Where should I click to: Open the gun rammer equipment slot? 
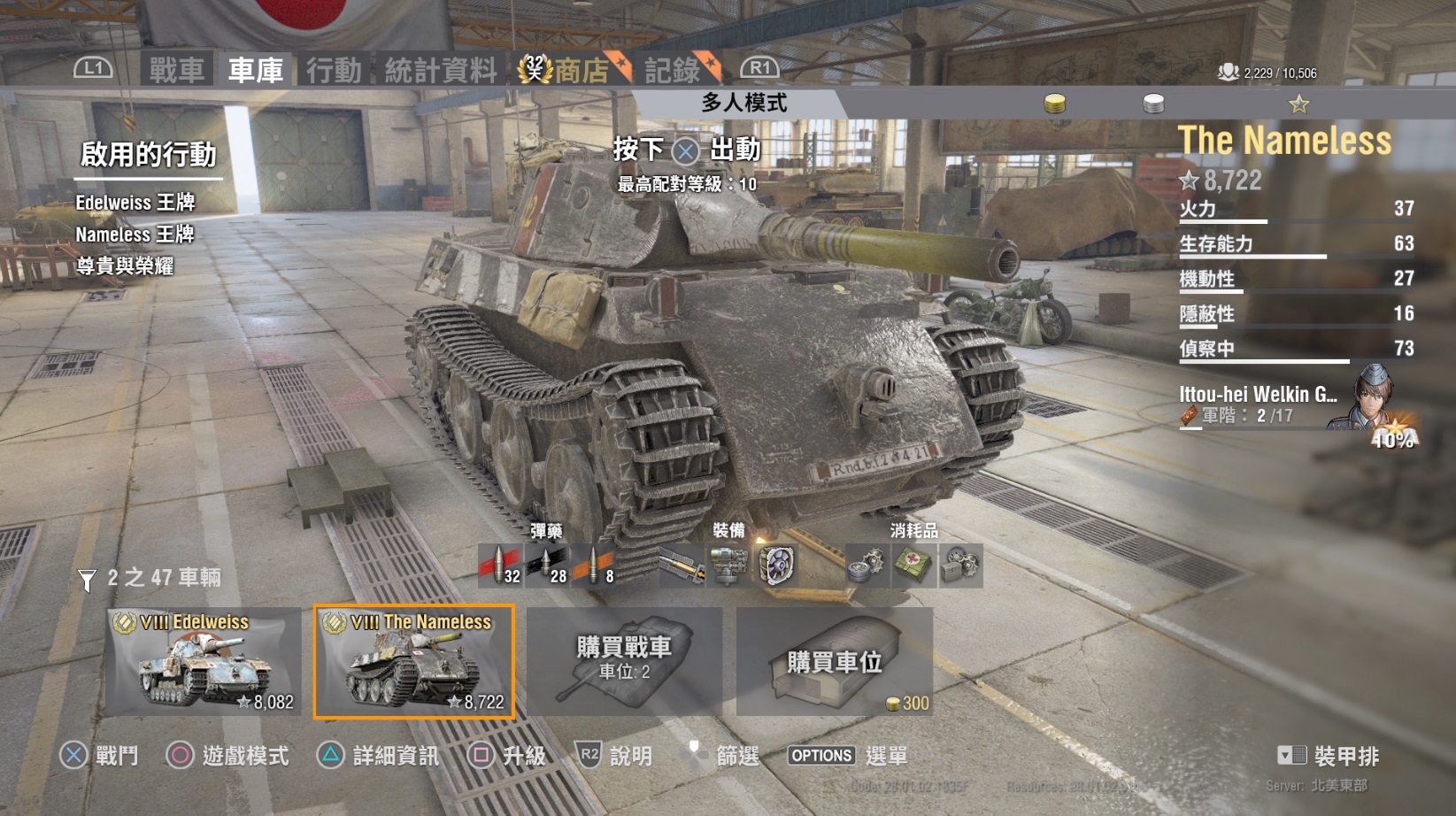pos(682,565)
